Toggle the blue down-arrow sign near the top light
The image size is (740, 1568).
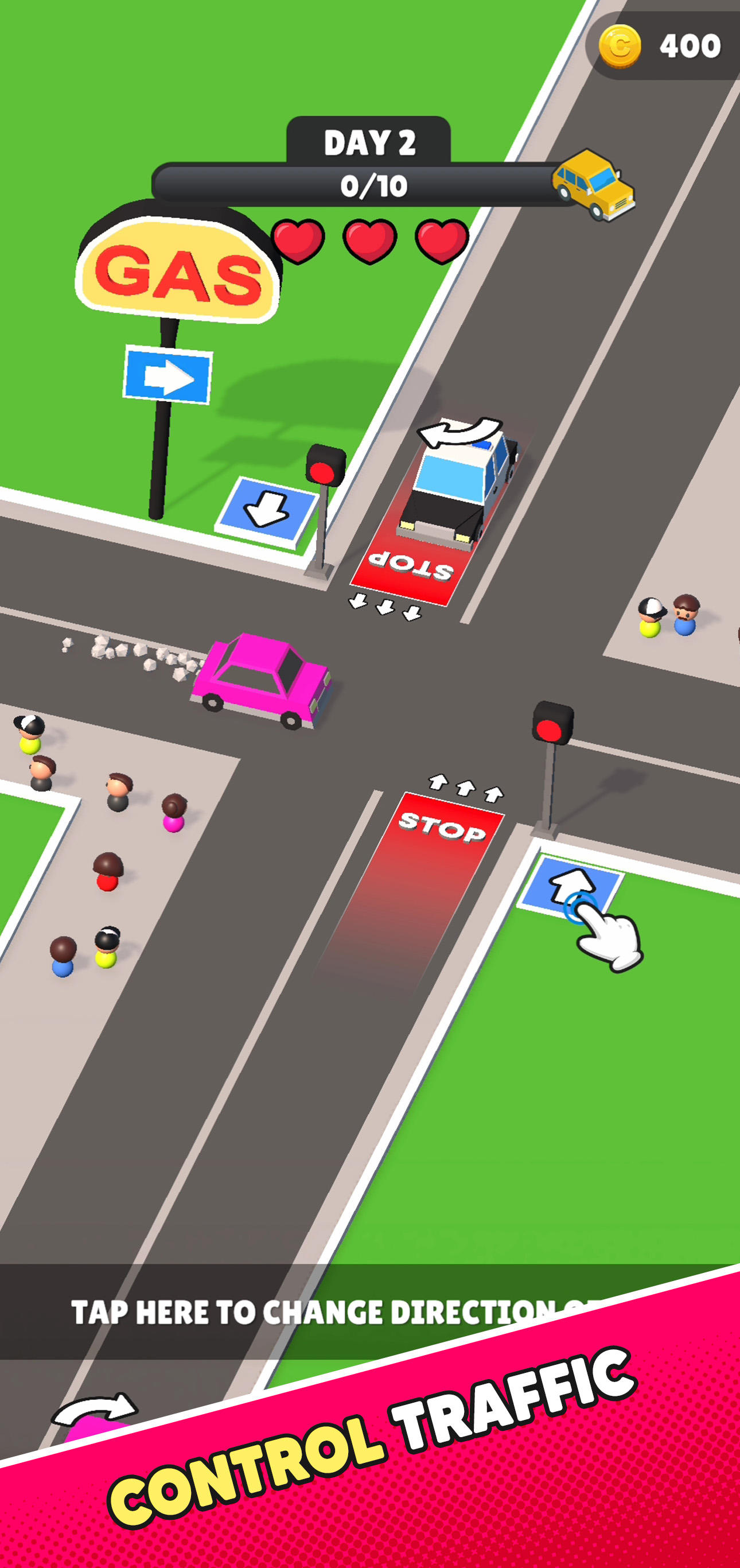[x=267, y=509]
